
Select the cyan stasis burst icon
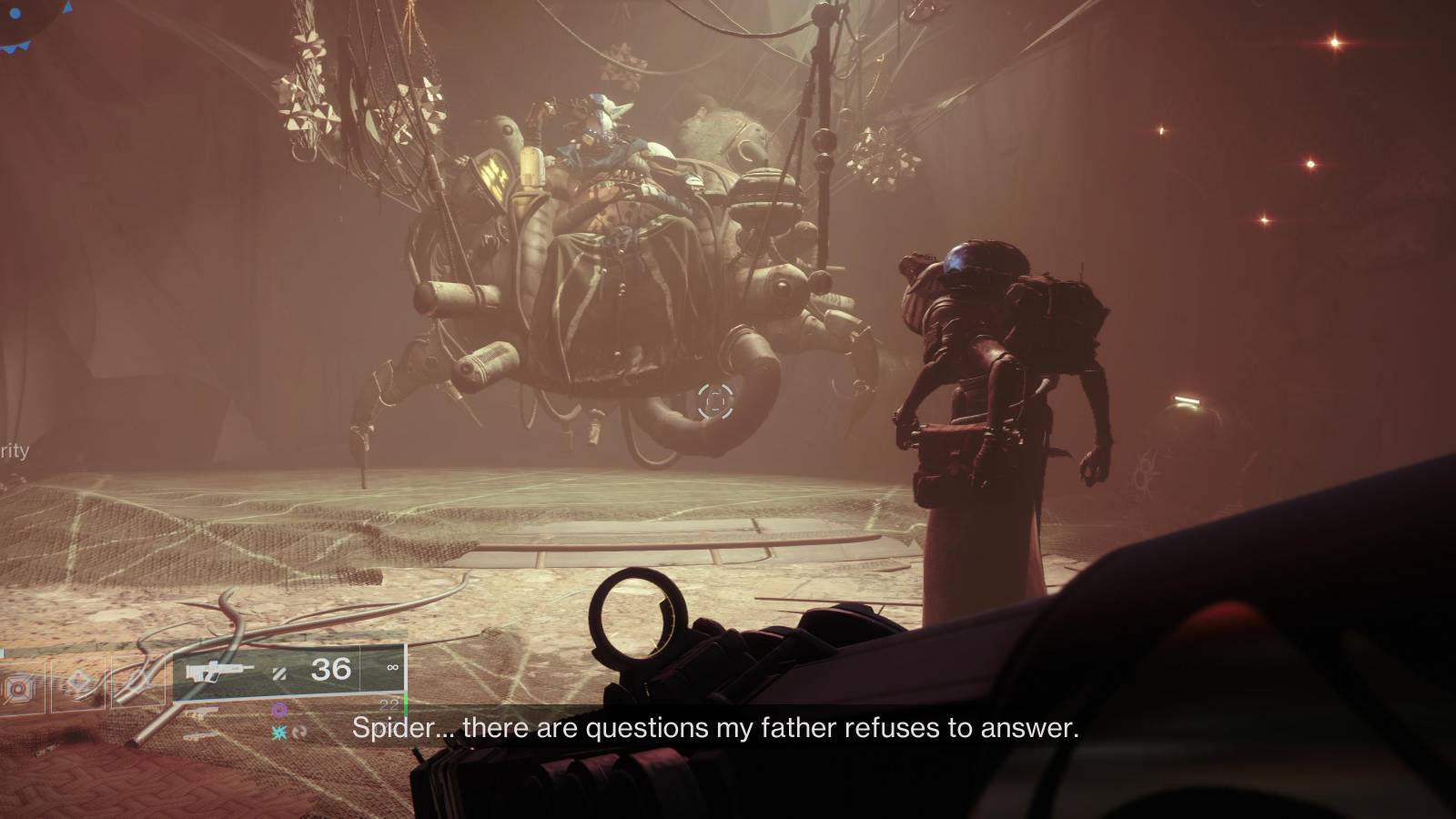278,733
